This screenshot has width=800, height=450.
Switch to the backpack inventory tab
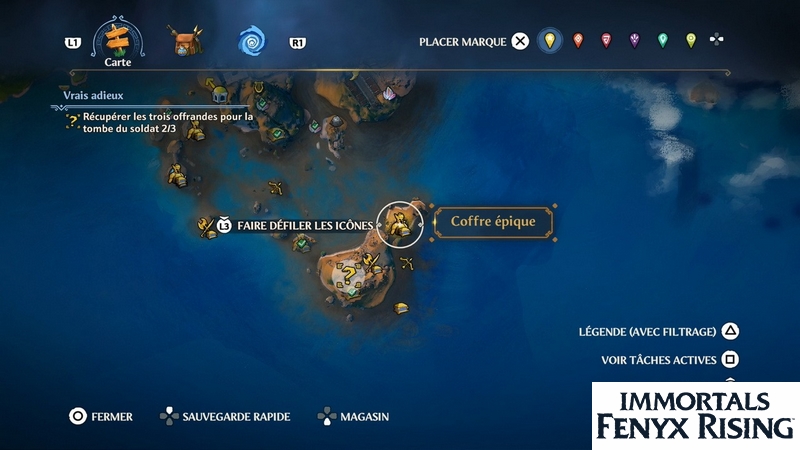[185, 41]
